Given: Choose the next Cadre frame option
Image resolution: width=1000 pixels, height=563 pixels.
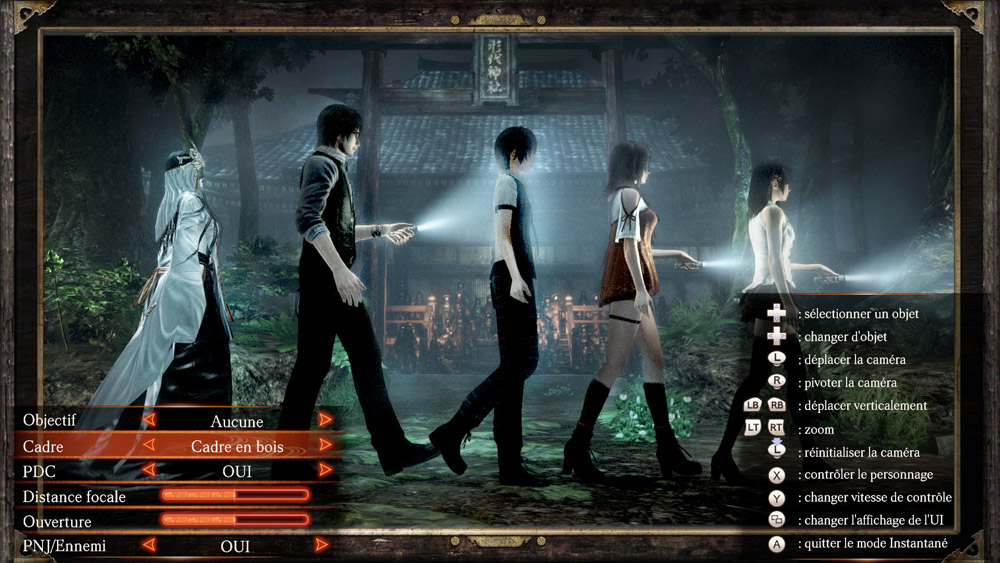Looking at the screenshot, I should point(325,445).
